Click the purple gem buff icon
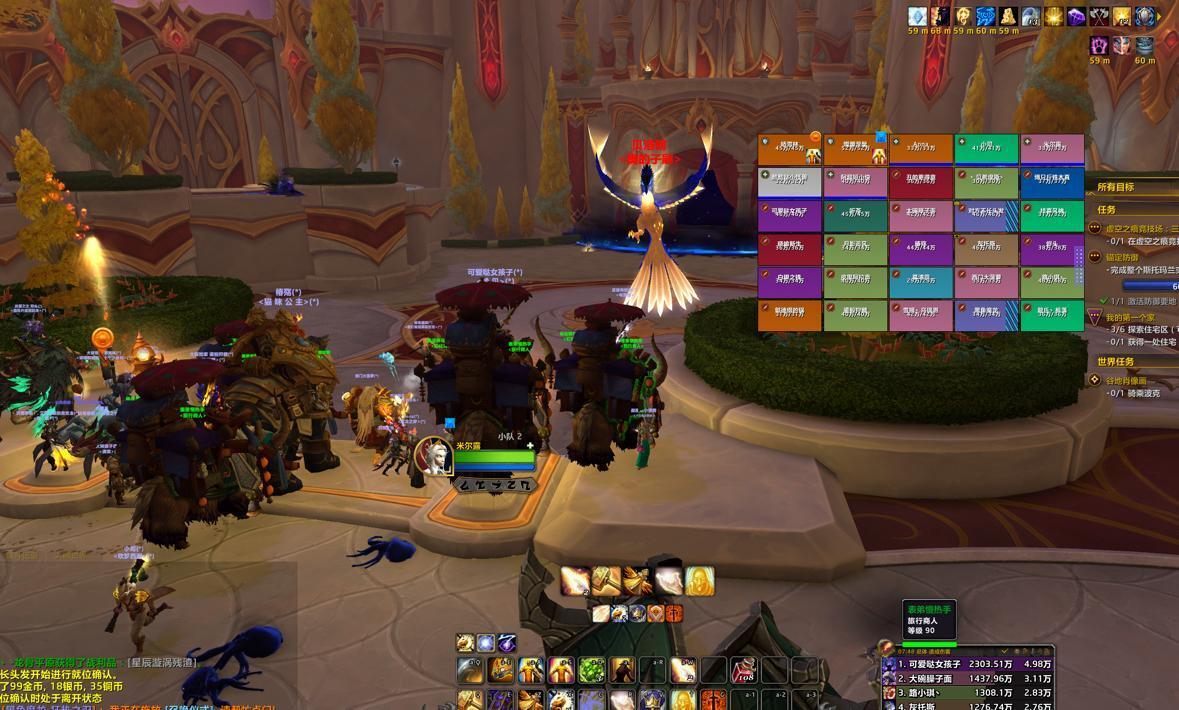1179x710 pixels. tap(1076, 17)
